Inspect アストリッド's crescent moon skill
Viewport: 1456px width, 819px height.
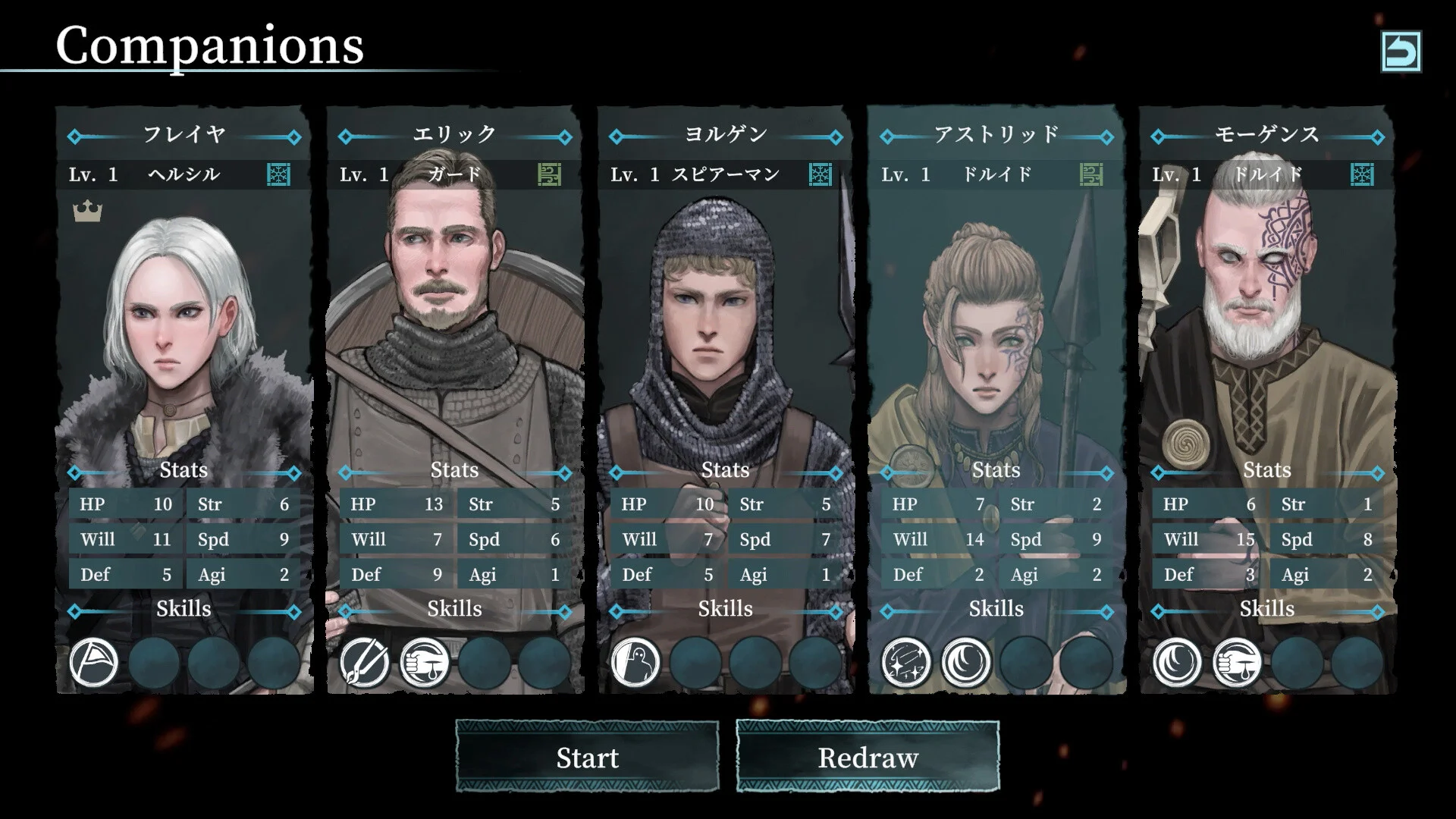[966, 662]
